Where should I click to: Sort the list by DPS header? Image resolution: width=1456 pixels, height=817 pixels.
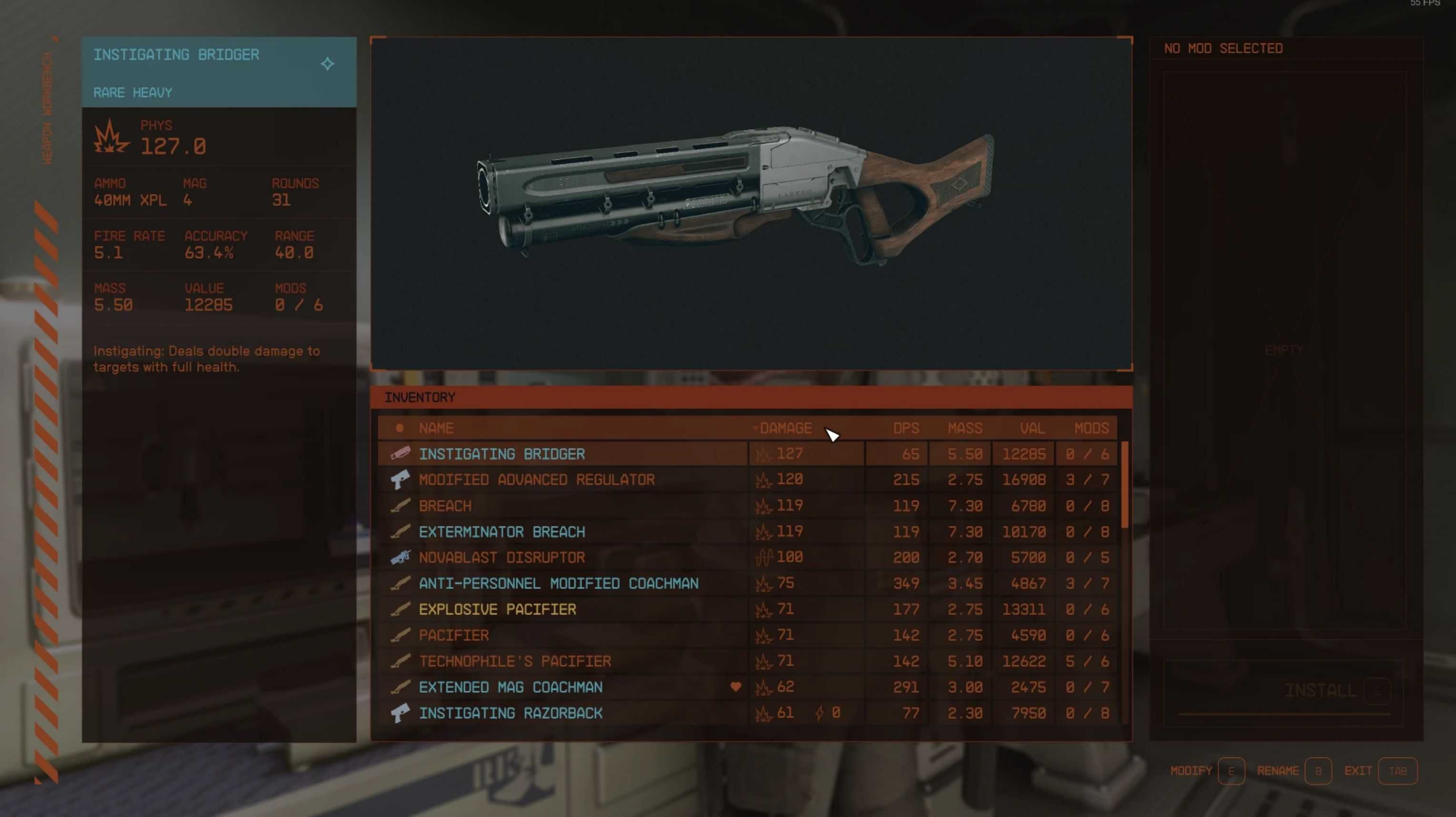click(x=905, y=428)
